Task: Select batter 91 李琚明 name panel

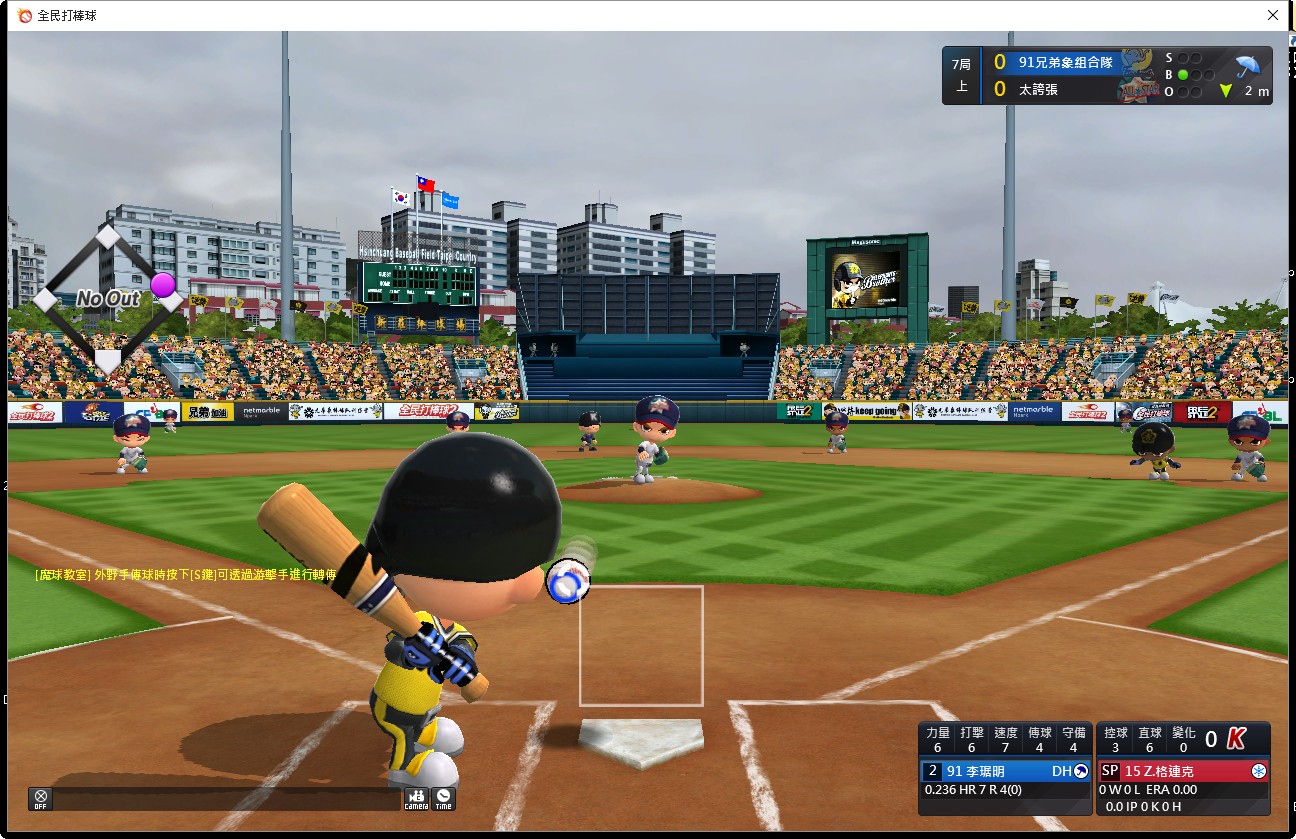Action: pyautogui.click(x=1006, y=771)
